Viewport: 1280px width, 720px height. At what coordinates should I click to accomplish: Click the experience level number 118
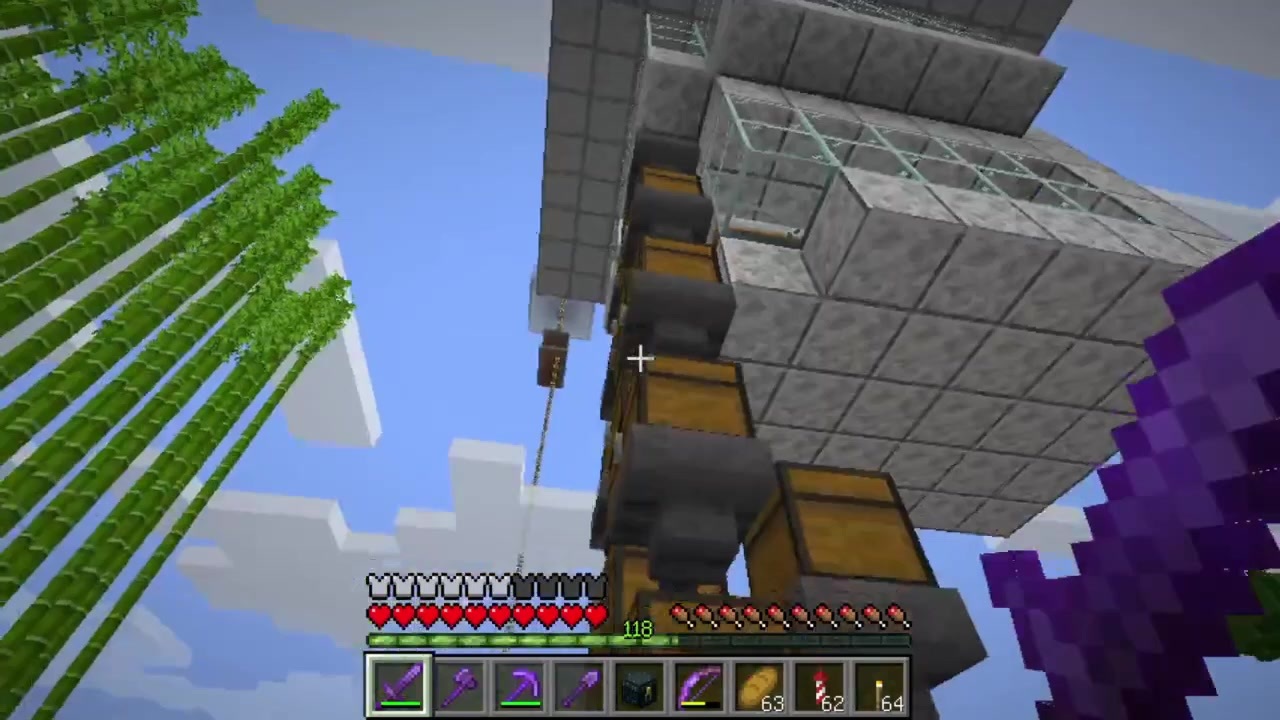[638, 629]
